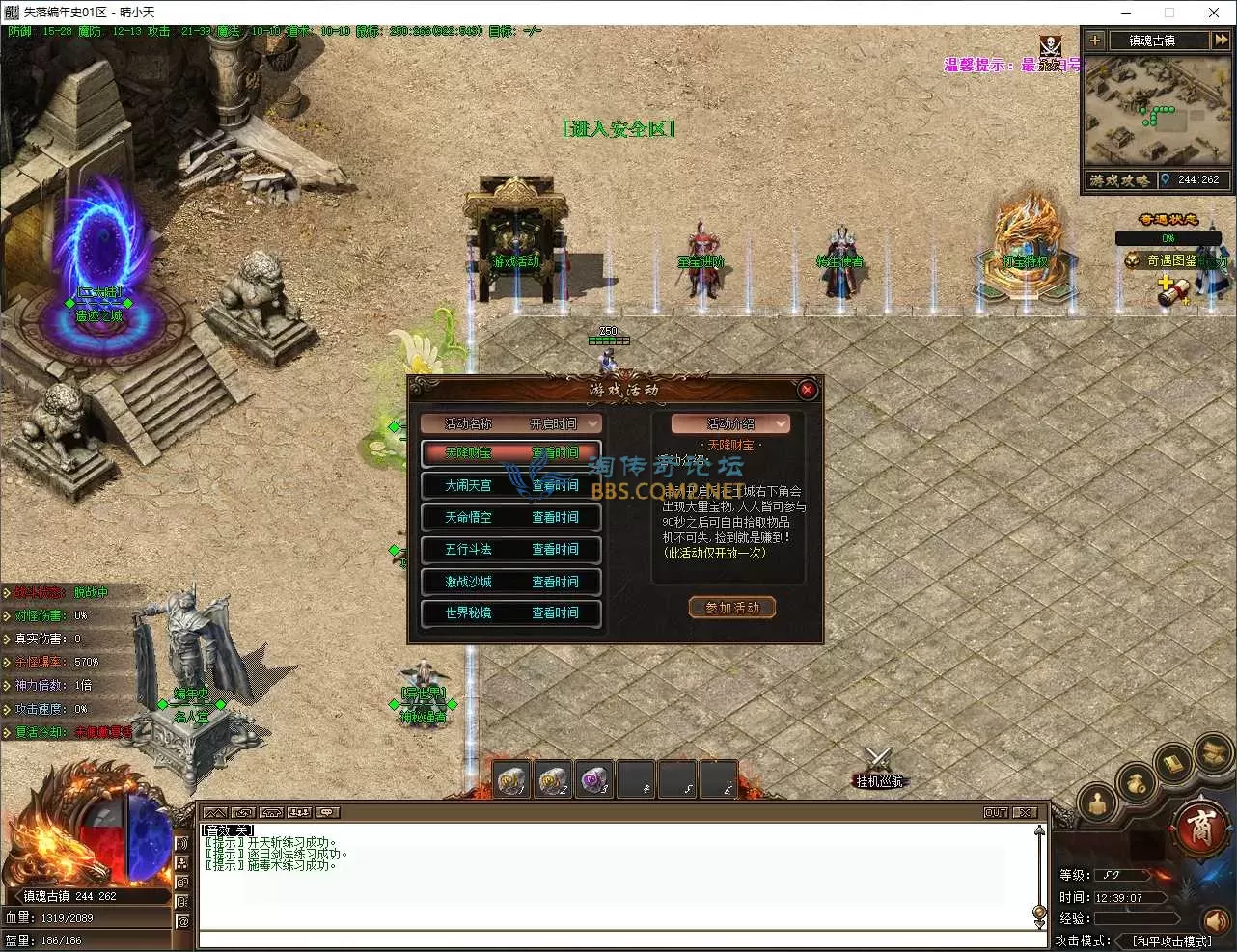Click the town minimap
This screenshot has height=952, width=1237.
1156,111
